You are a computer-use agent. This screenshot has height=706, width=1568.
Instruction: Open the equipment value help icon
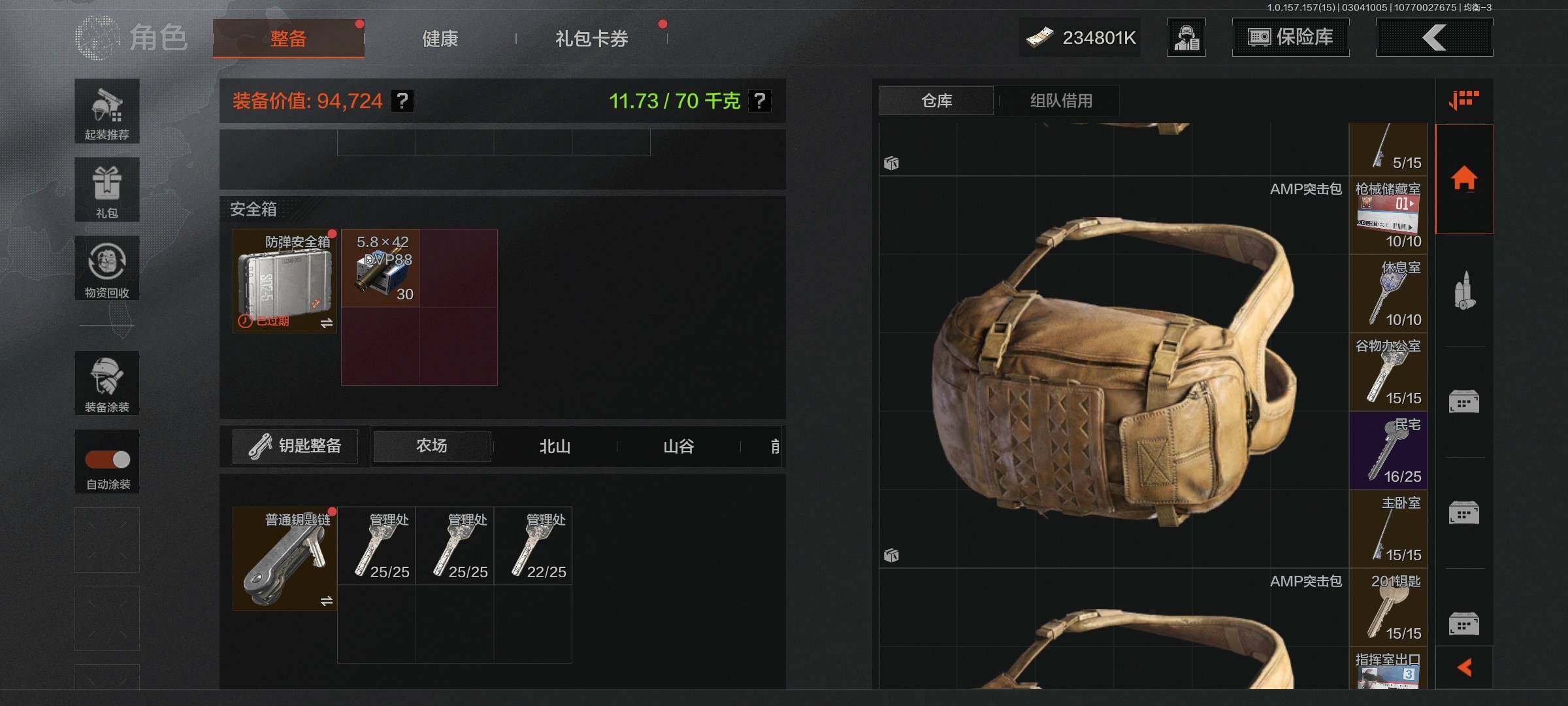point(402,101)
